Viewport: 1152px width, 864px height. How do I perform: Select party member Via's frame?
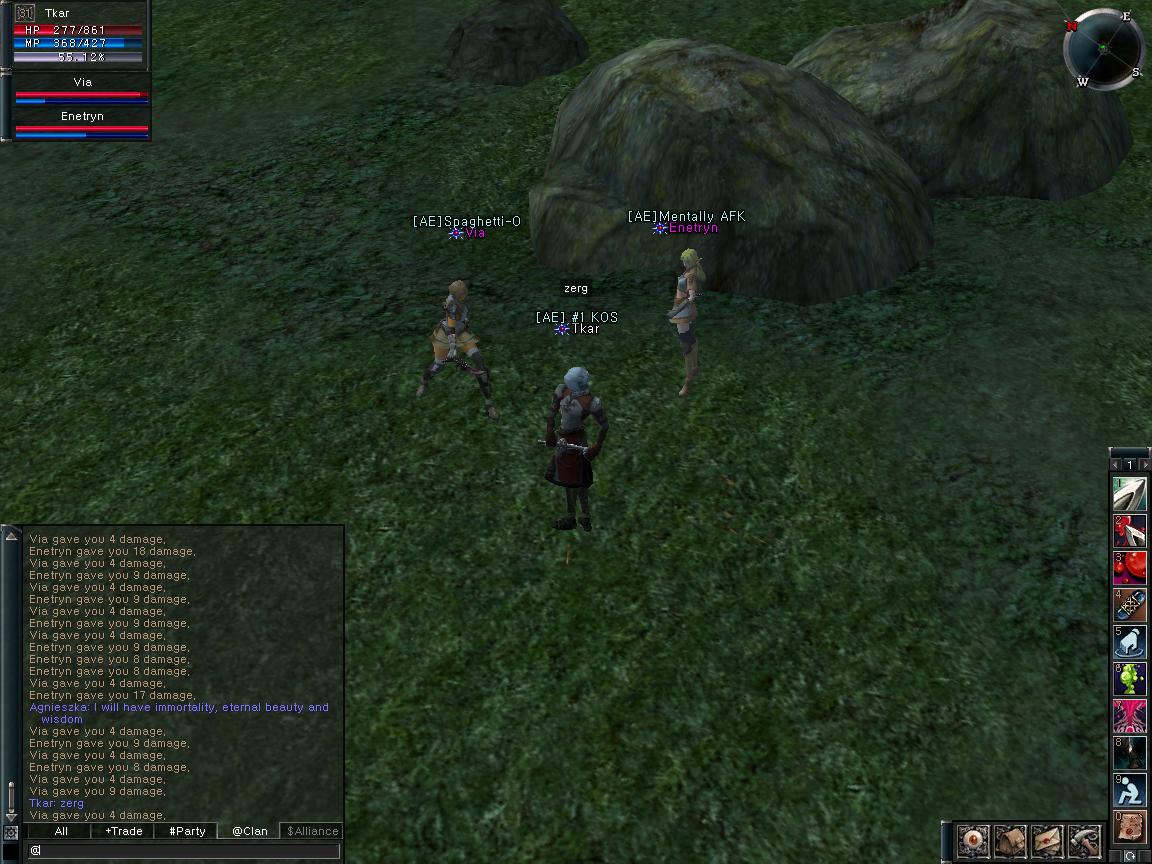[x=82, y=90]
